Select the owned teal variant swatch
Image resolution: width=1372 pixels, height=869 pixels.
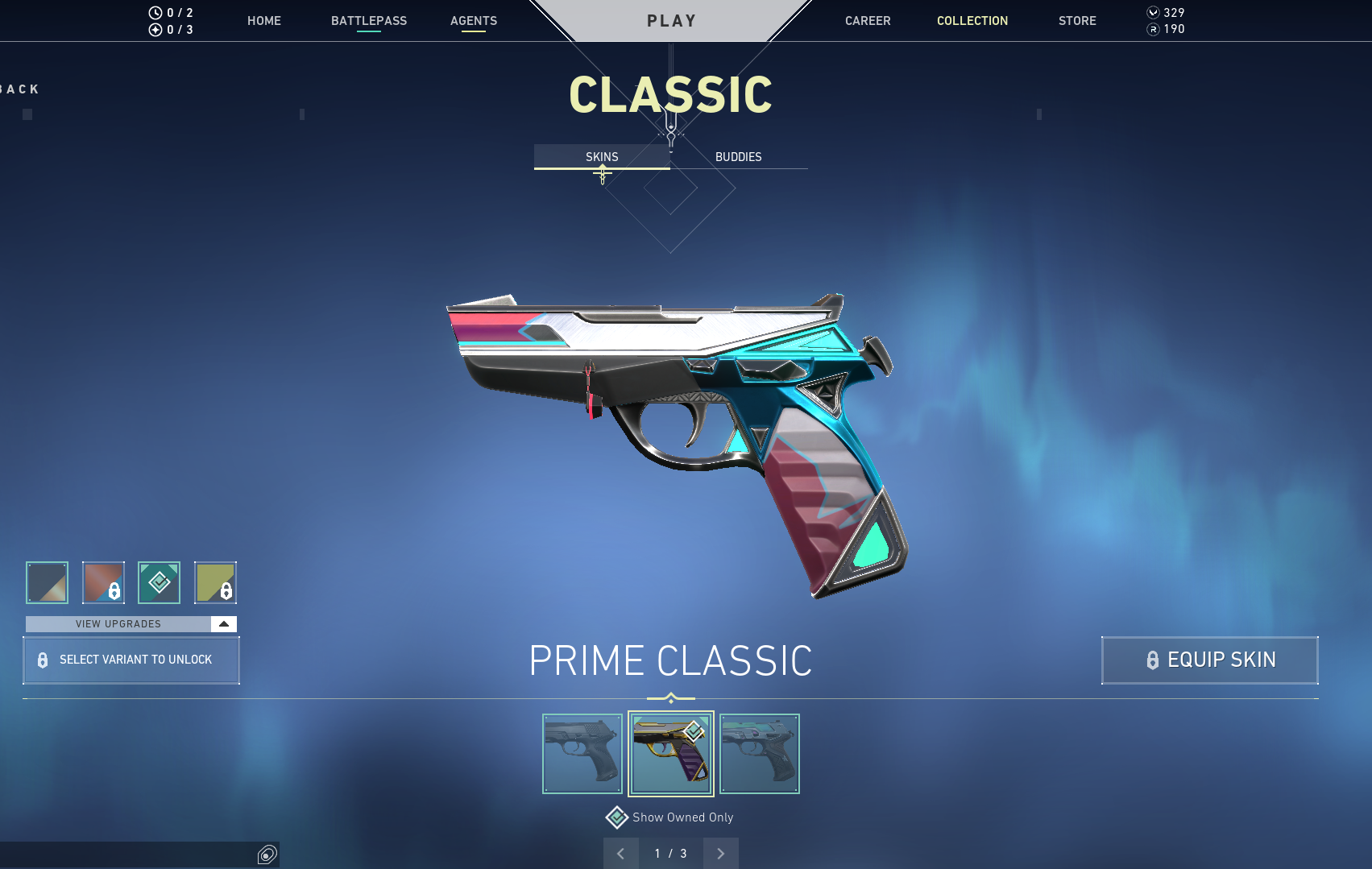(159, 582)
